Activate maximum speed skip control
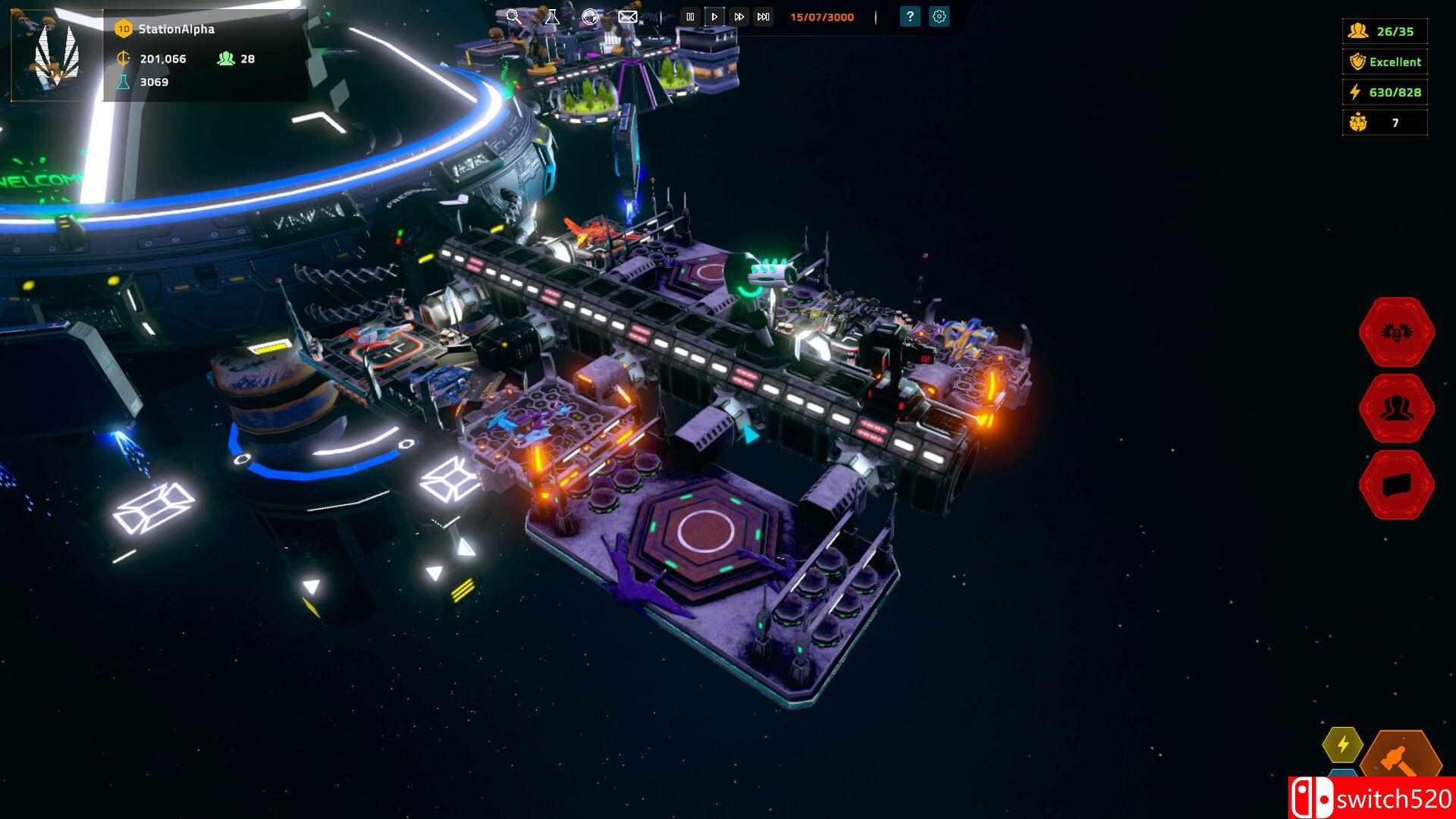Screen dimensions: 1456x819 click(762, 16)
